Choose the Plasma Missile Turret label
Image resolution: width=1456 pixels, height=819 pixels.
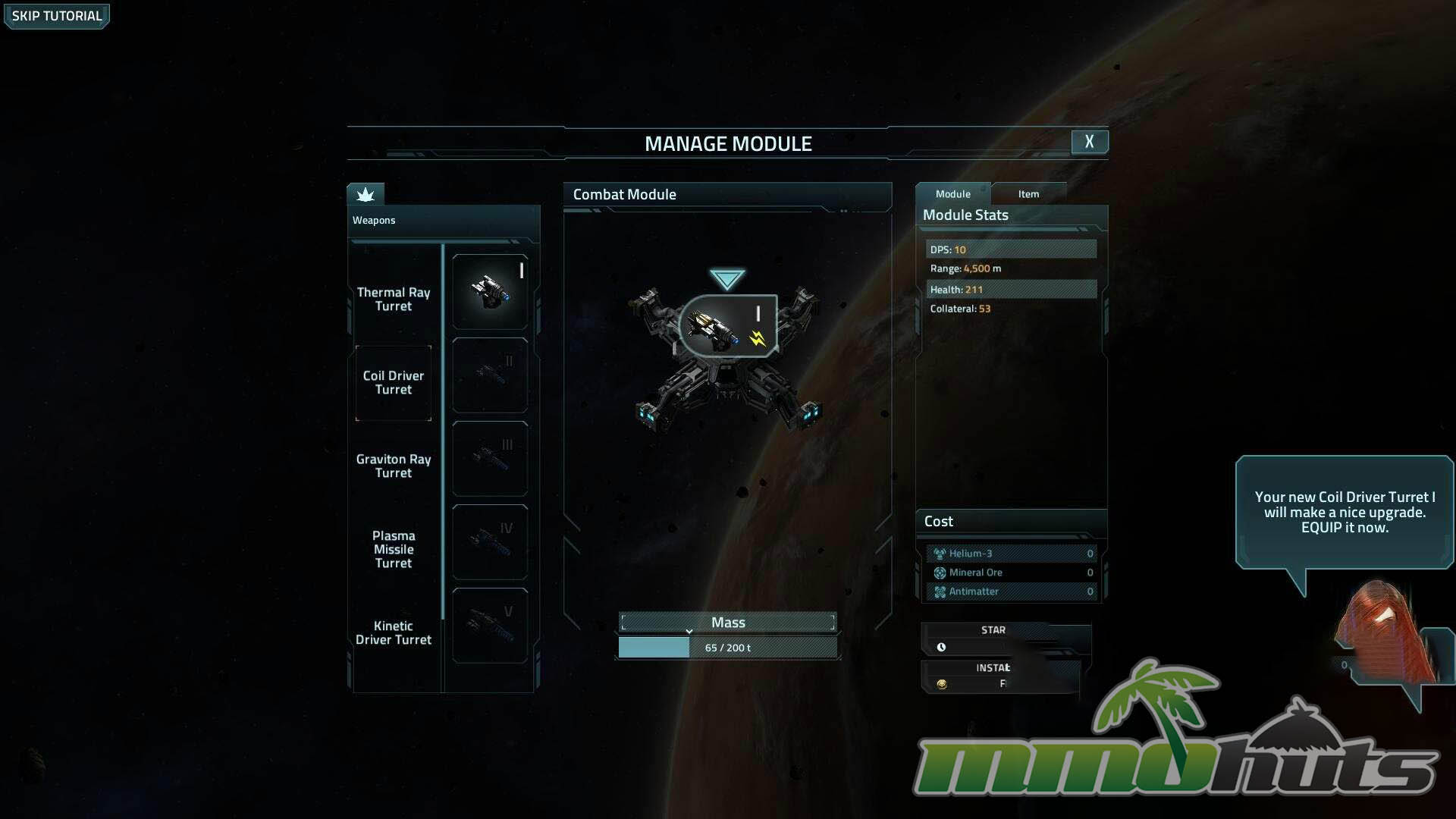pos(393,550)
